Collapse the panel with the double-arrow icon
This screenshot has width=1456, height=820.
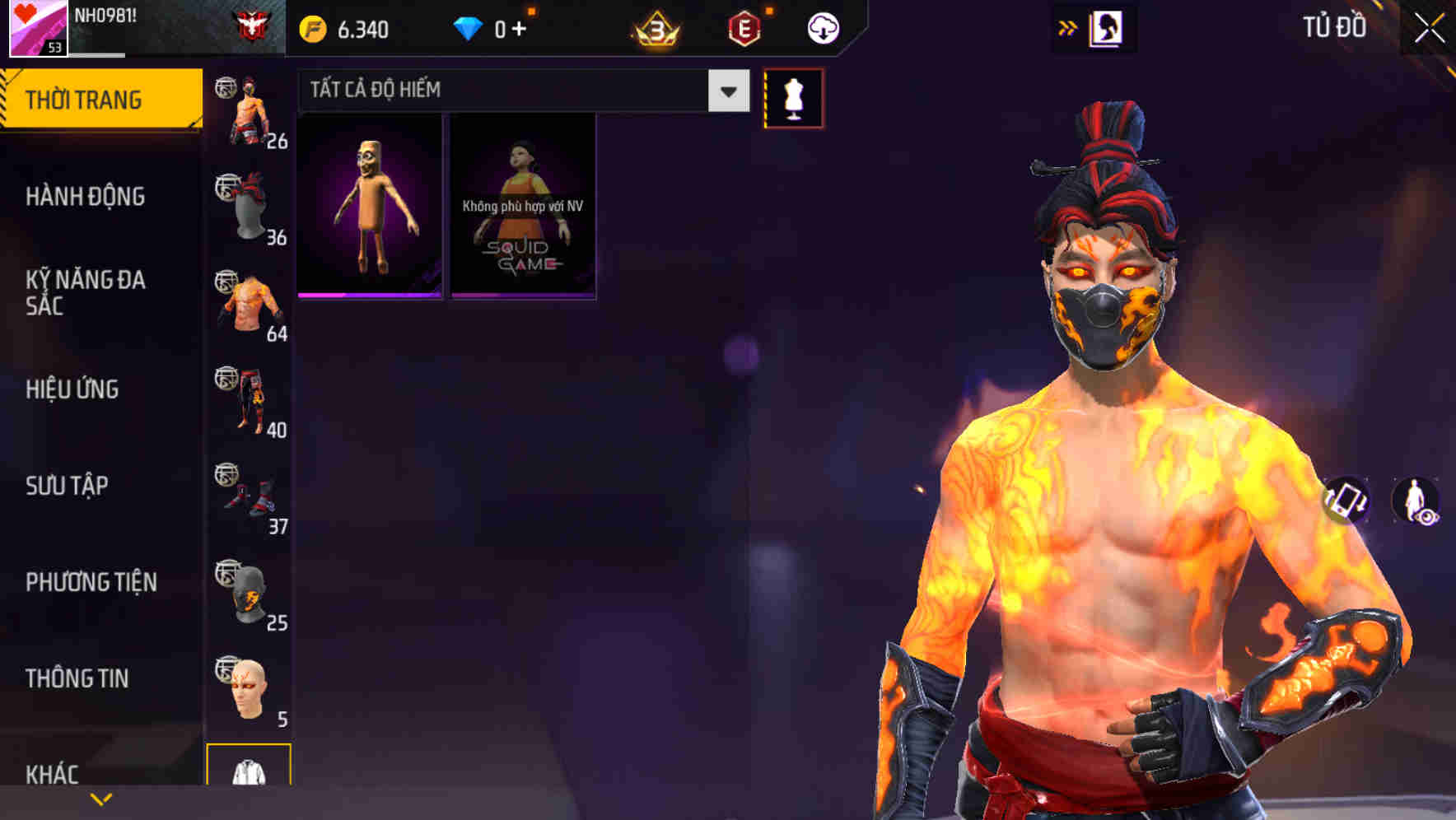(1068, 26)
